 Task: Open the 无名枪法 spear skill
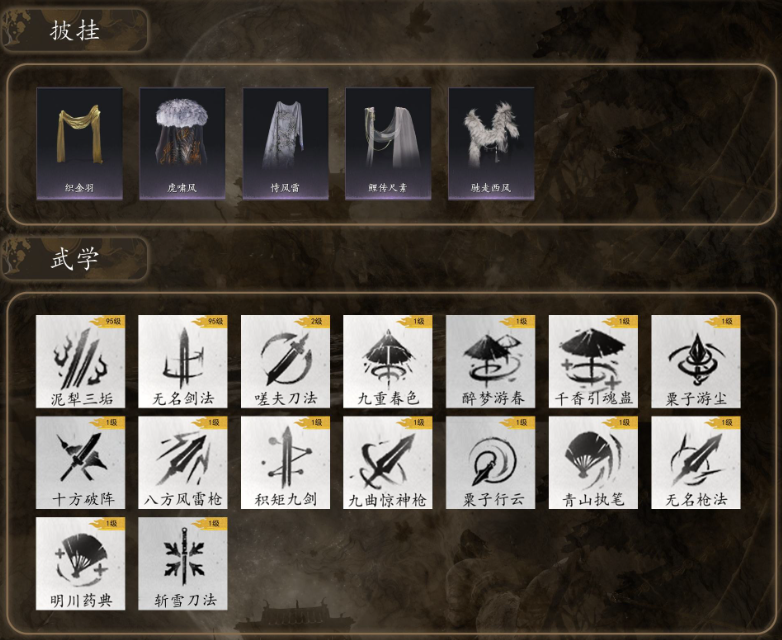696,463
